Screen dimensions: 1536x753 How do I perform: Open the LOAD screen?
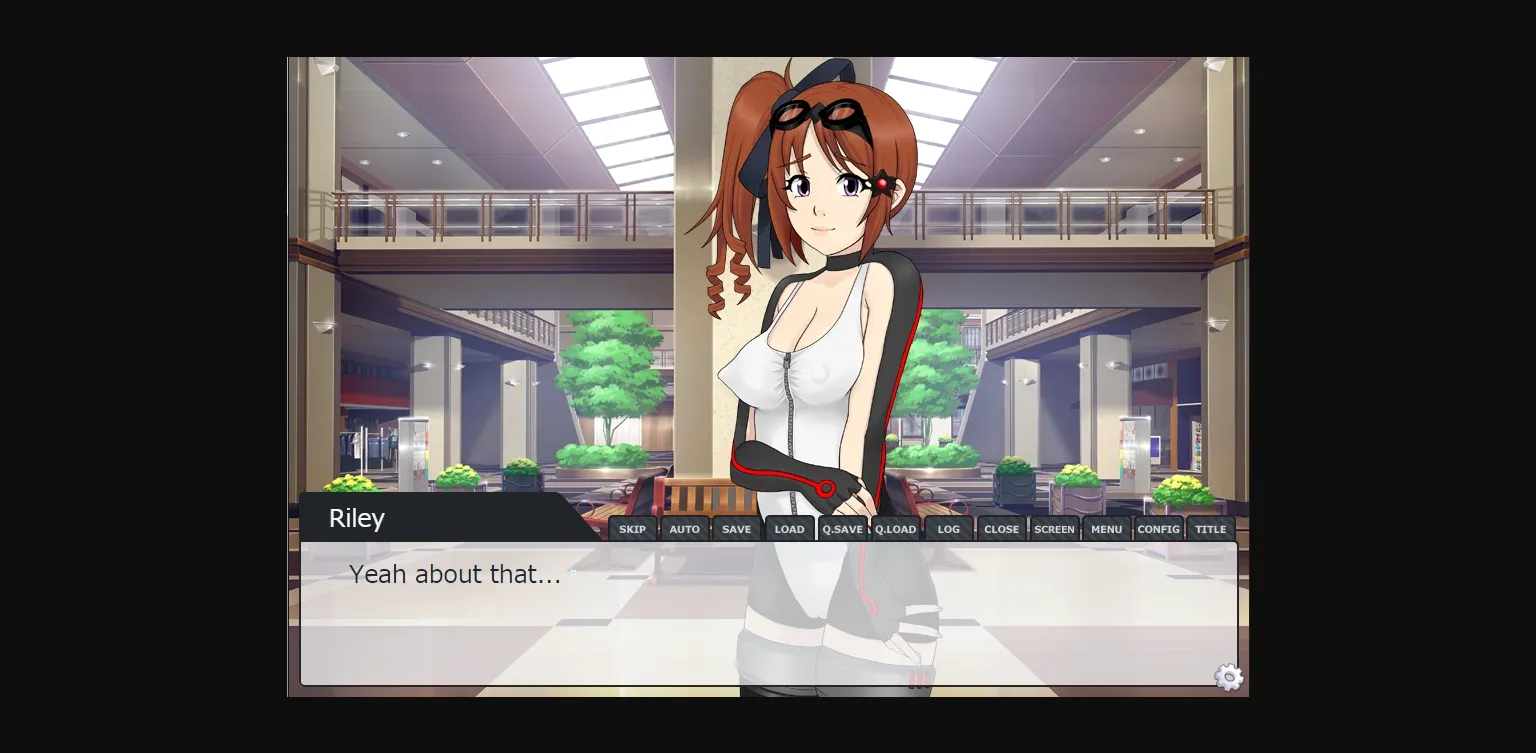[789, 528]
